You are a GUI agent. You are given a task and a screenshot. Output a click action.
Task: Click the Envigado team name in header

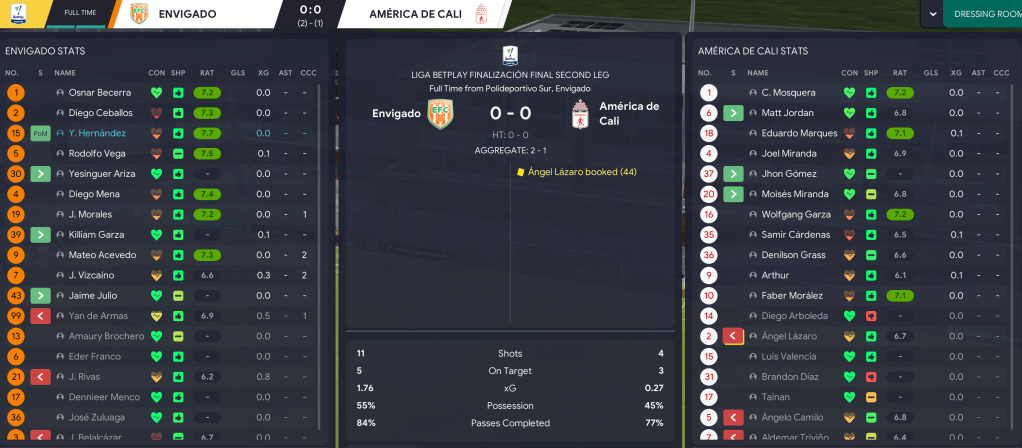(189, 14)
